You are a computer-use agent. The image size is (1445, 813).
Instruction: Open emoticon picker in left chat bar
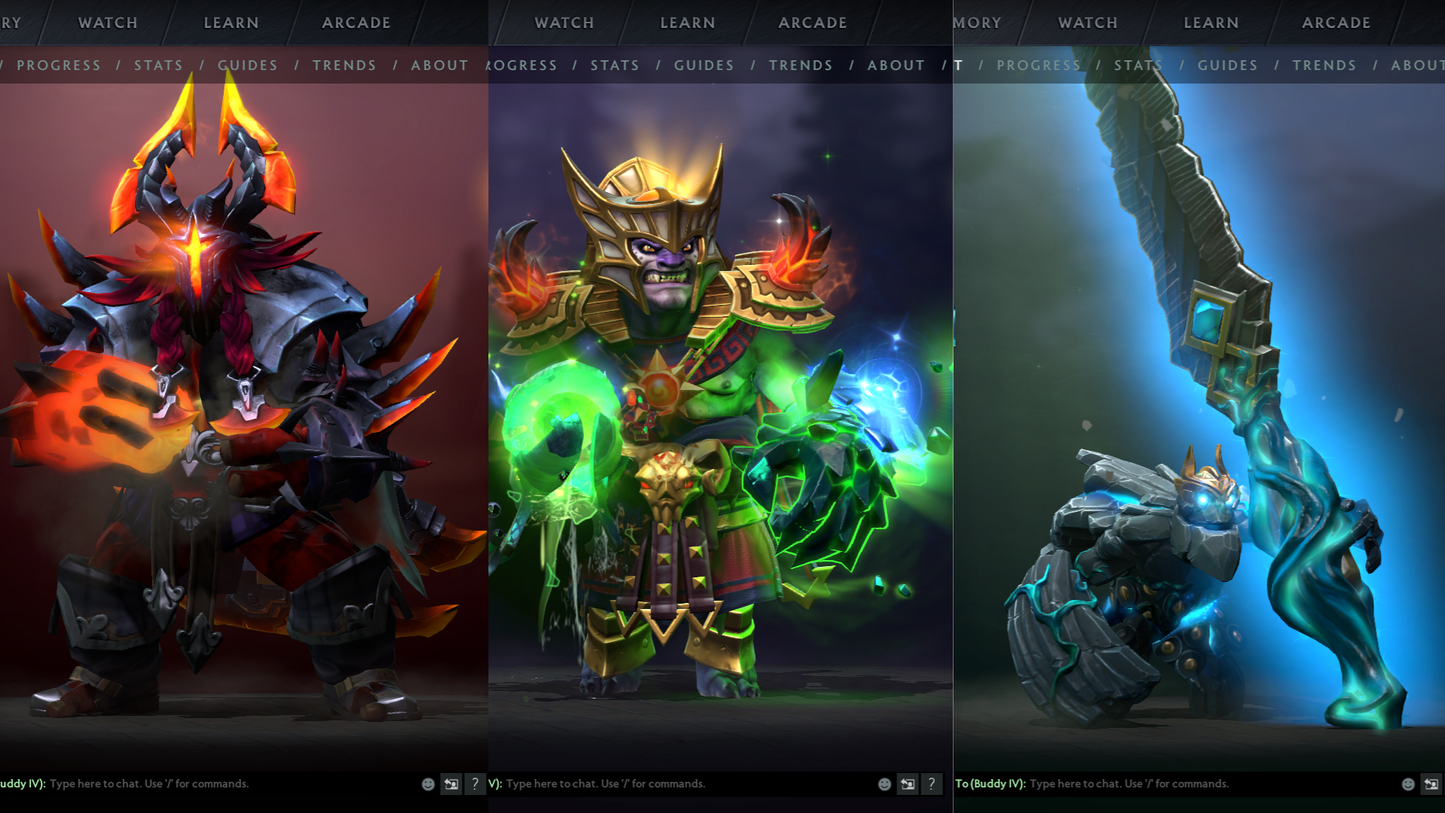click(428, 784)
